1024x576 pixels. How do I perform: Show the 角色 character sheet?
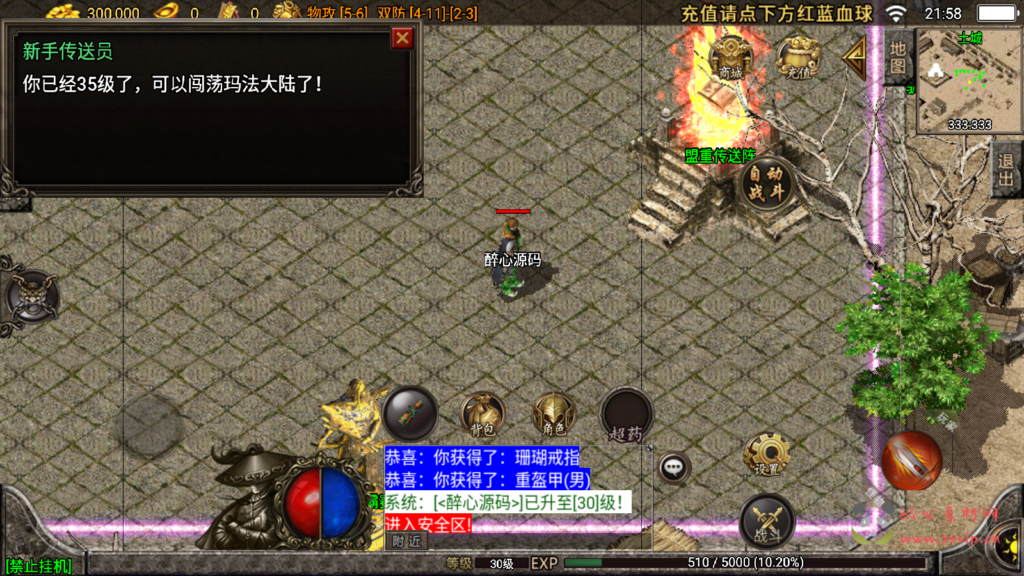553,413
